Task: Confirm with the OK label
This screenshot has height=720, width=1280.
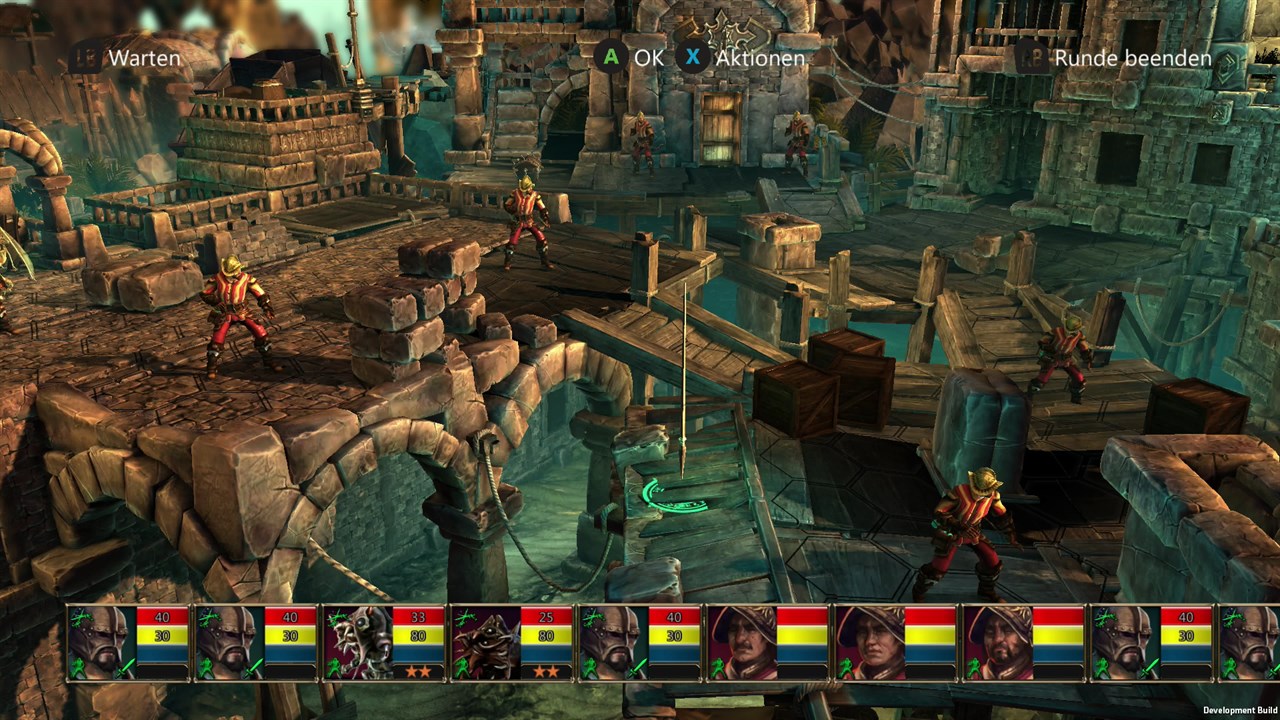Action: (x=648, y=58)
